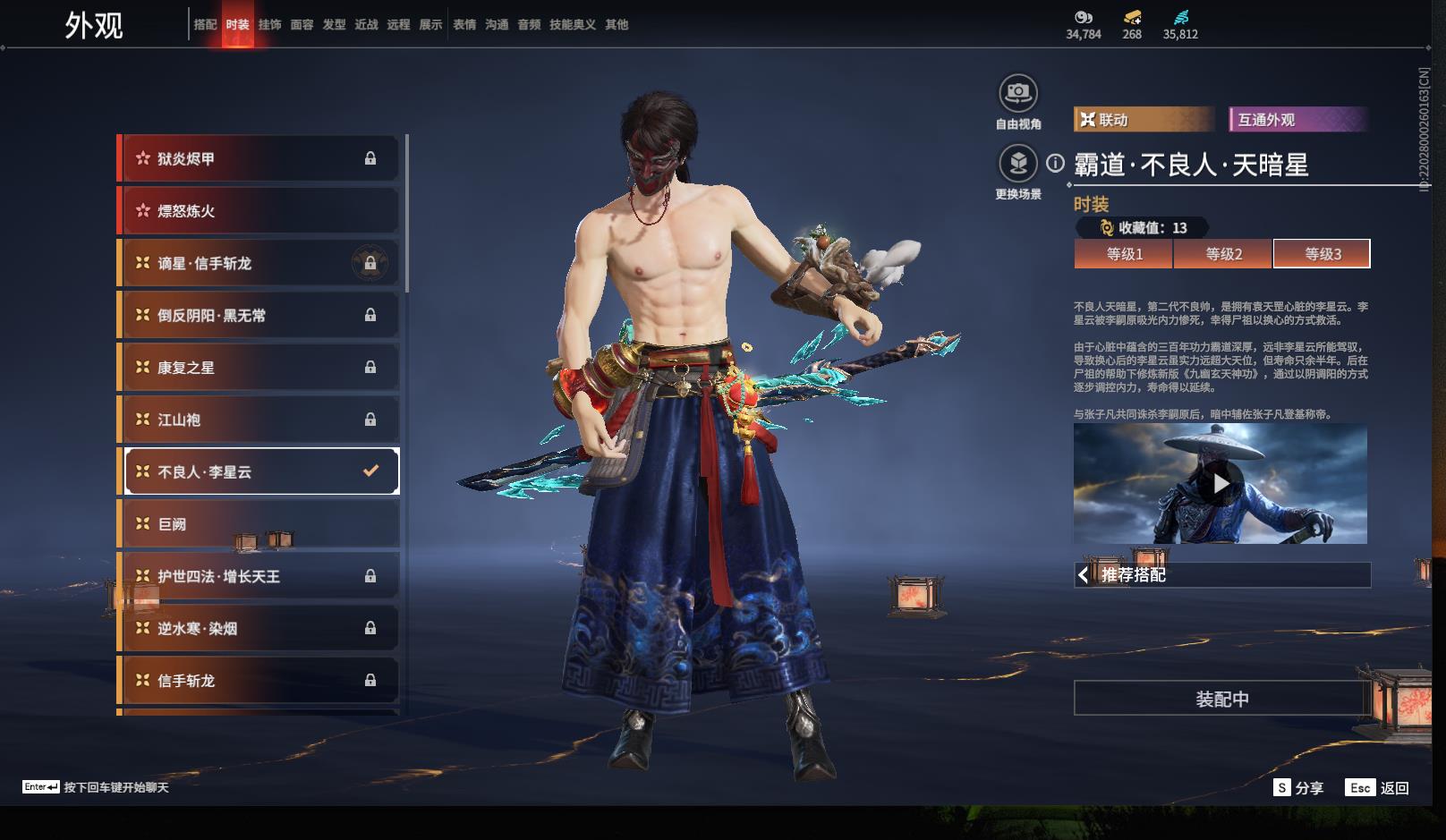This screenshot has width=1446, height=840.
Task: Play the outfit preview video
Action: coord(1221,484)
